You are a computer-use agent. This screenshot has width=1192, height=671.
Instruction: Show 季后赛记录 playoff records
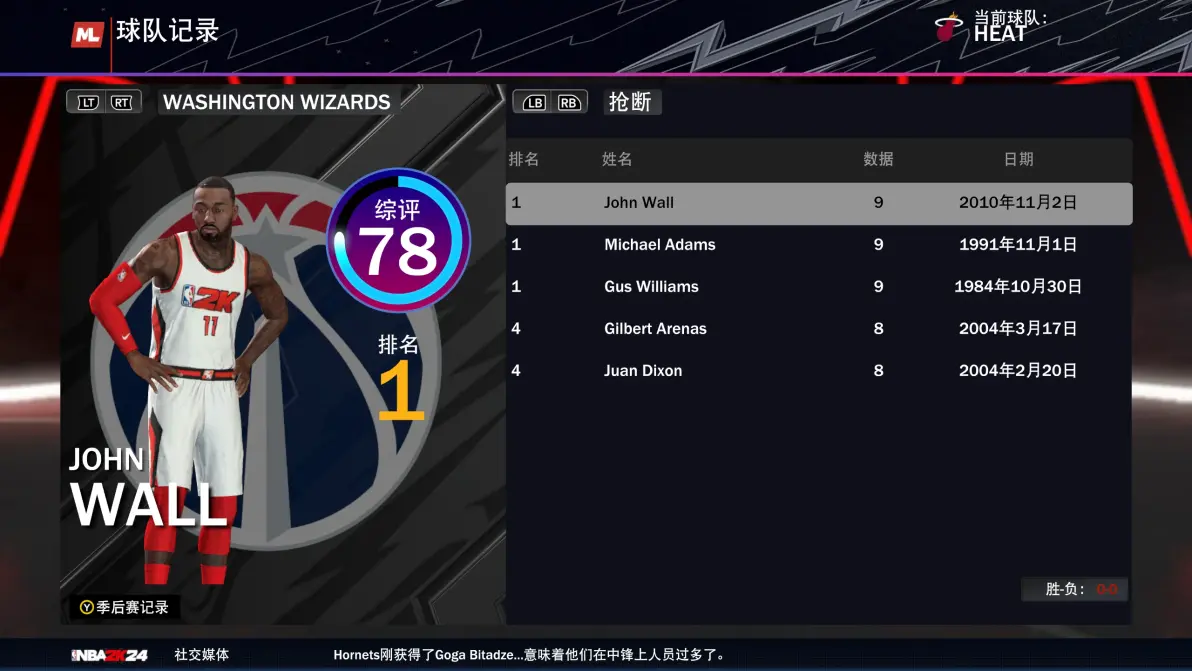124,607
